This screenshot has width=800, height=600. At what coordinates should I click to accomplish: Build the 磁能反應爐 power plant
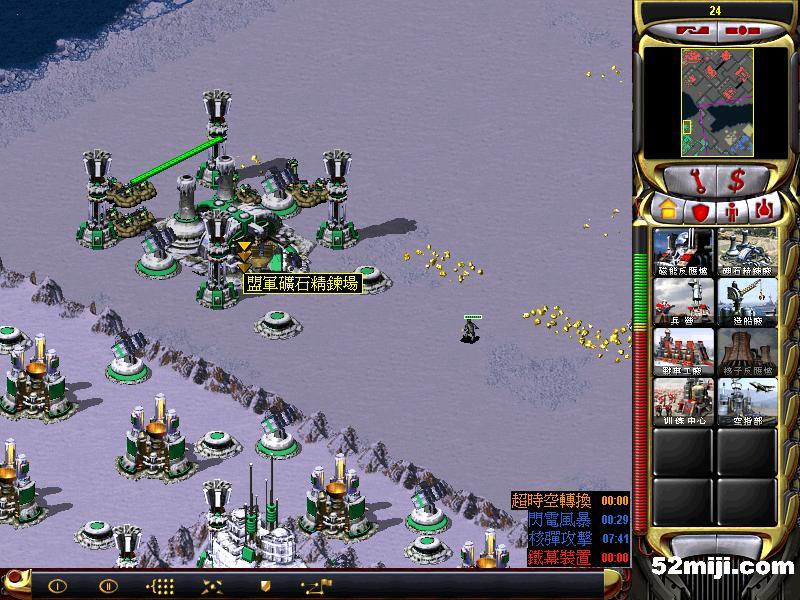683,252
